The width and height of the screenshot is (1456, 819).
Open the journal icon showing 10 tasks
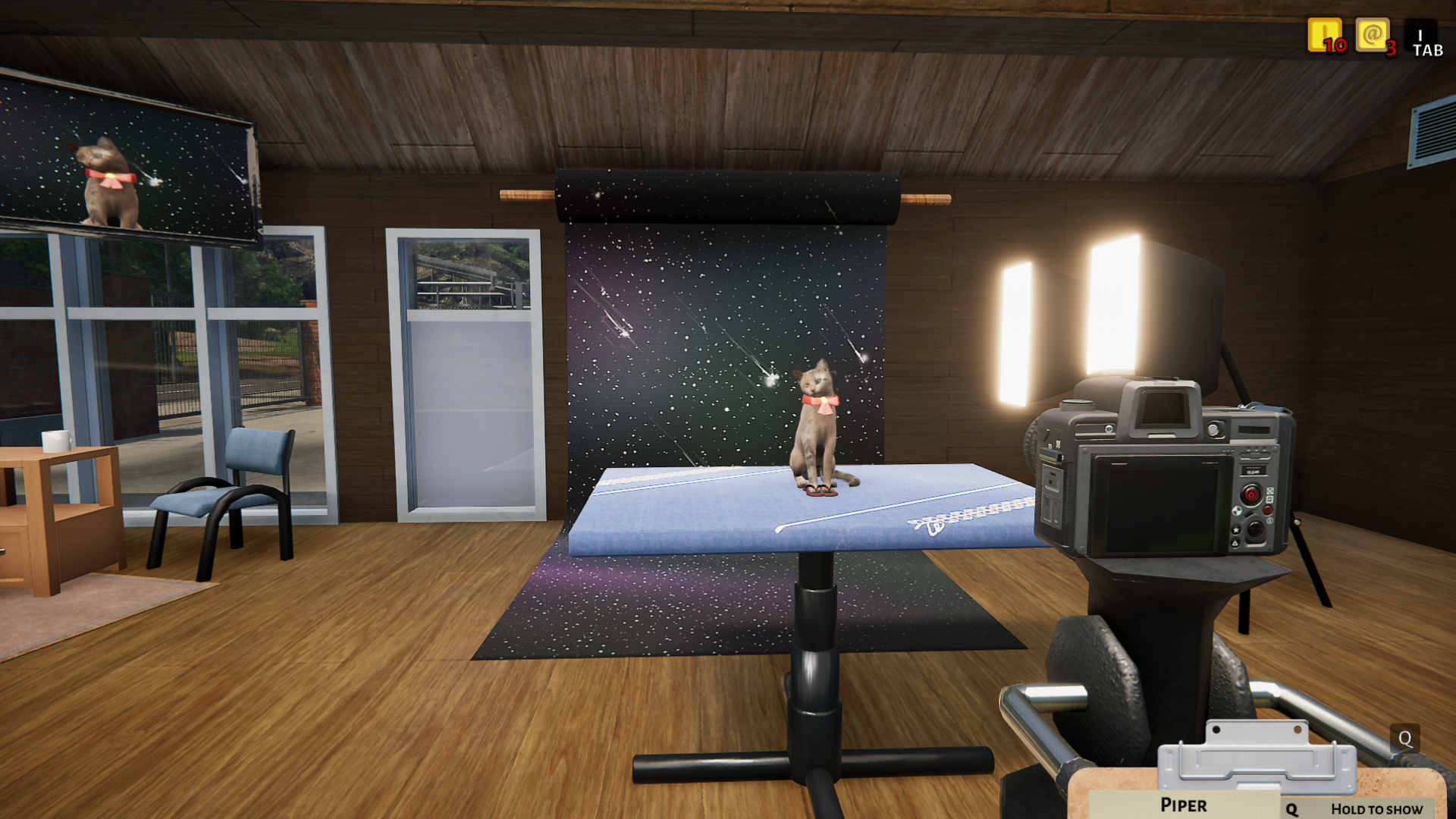coord(1323,36)
